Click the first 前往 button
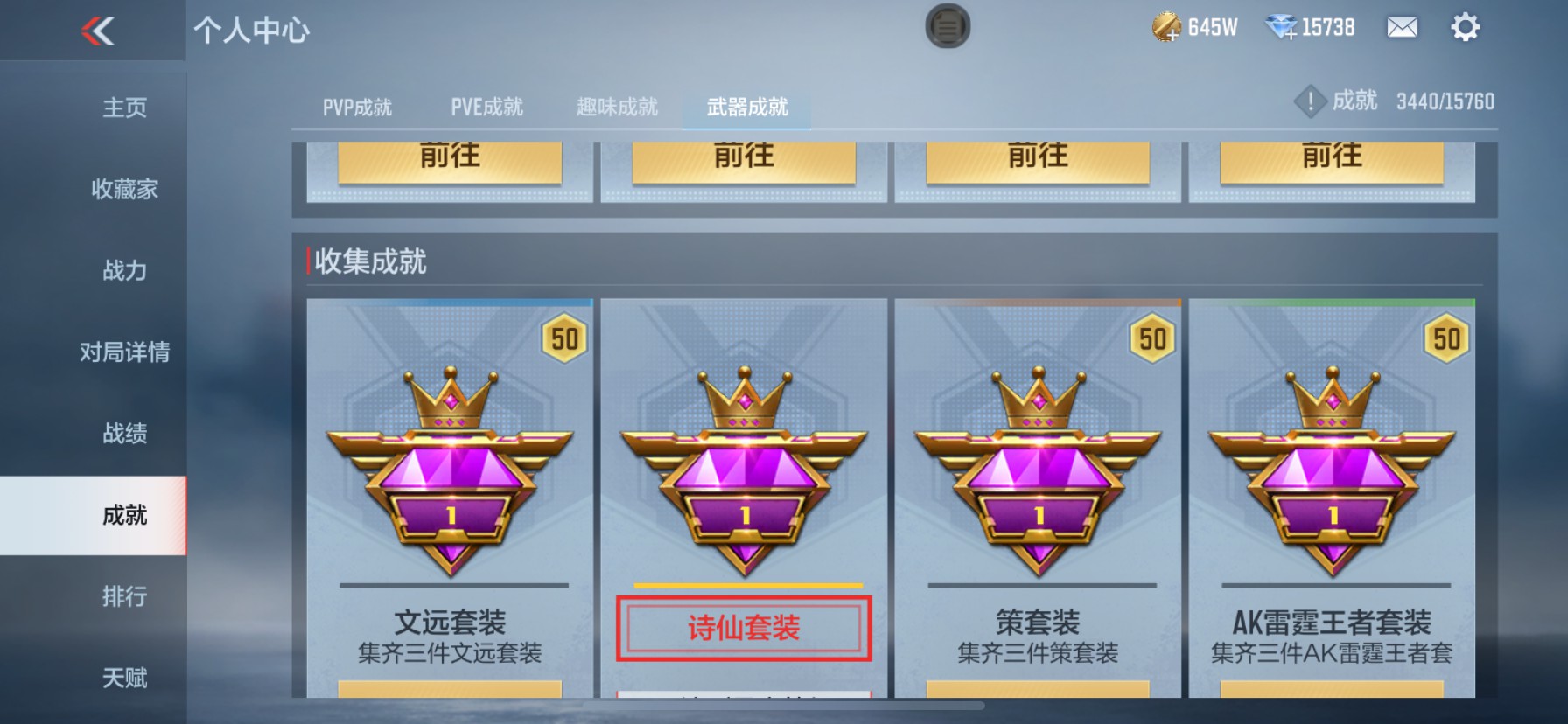The image size is (1568, 724). [448, 157]
